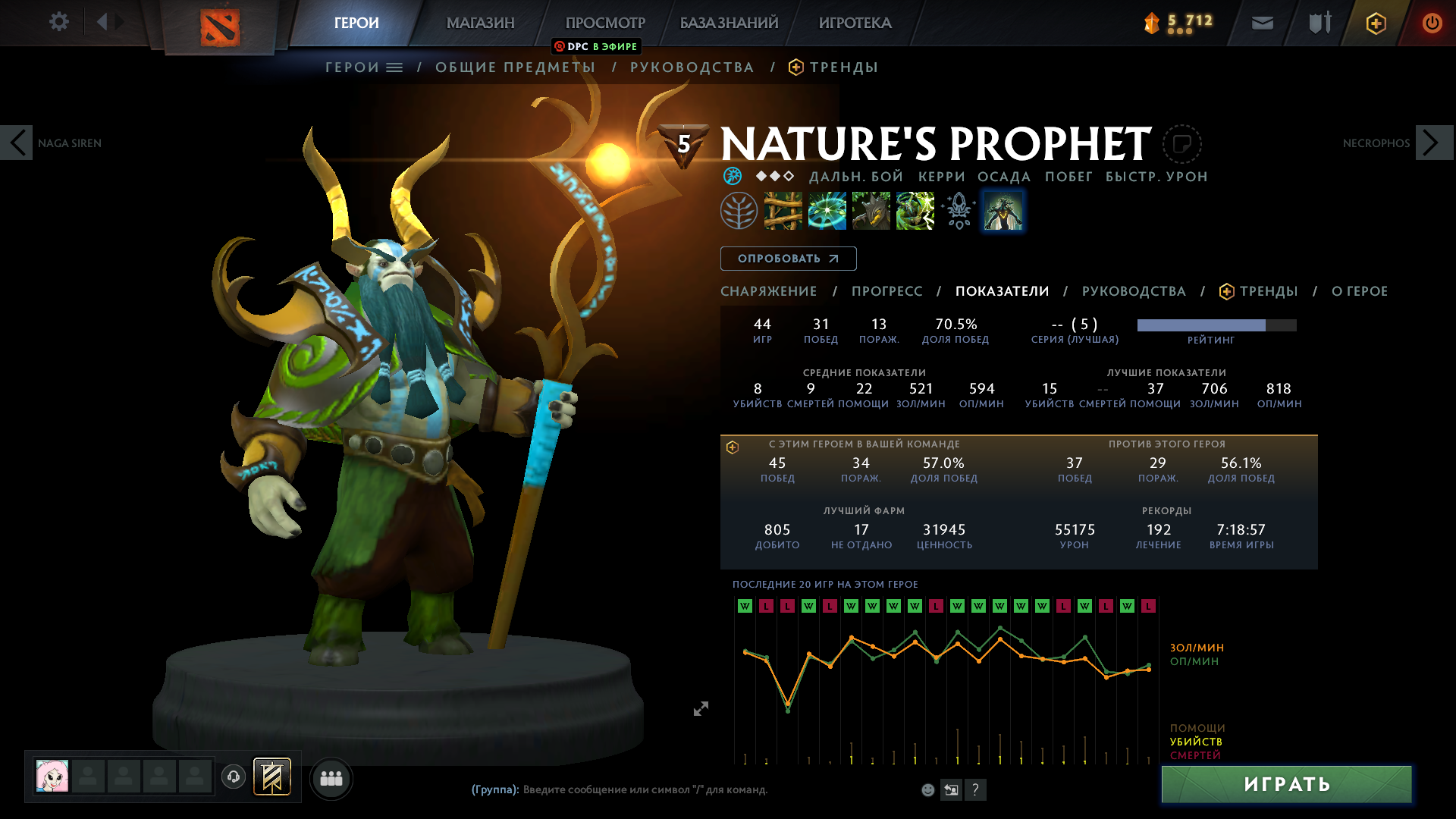Open the ПРОСМОТР tab

point(605,23)
